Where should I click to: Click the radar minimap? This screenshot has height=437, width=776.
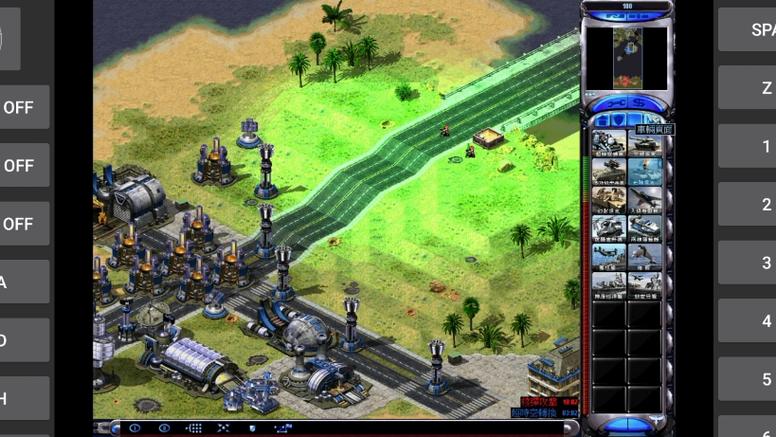(627, 57)
